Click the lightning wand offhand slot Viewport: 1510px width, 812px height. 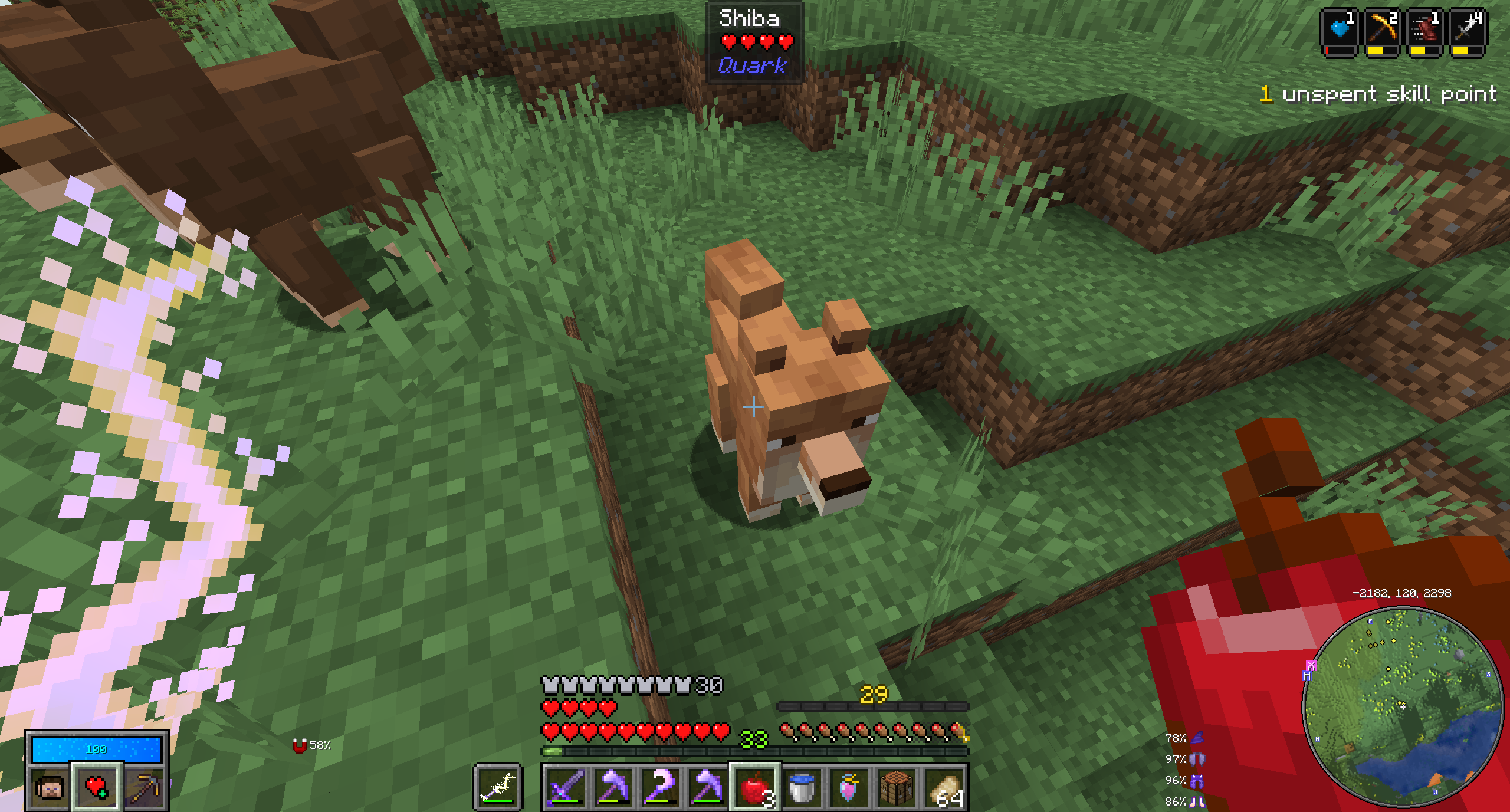pyautogui.click(x=498, y=787)
